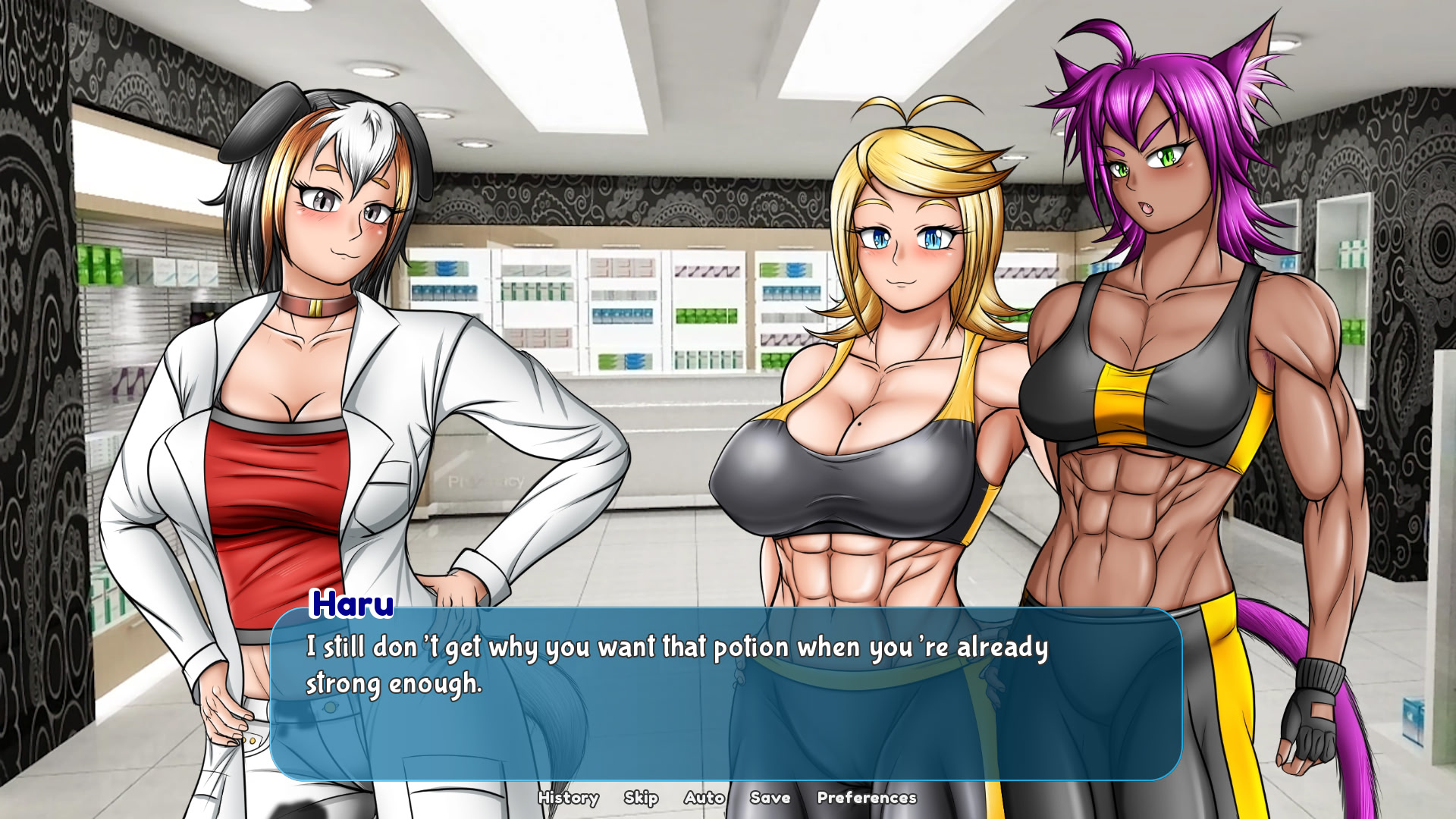Turn on Auto-play mode
The image size is (1456, 819).
coord(704,798)
